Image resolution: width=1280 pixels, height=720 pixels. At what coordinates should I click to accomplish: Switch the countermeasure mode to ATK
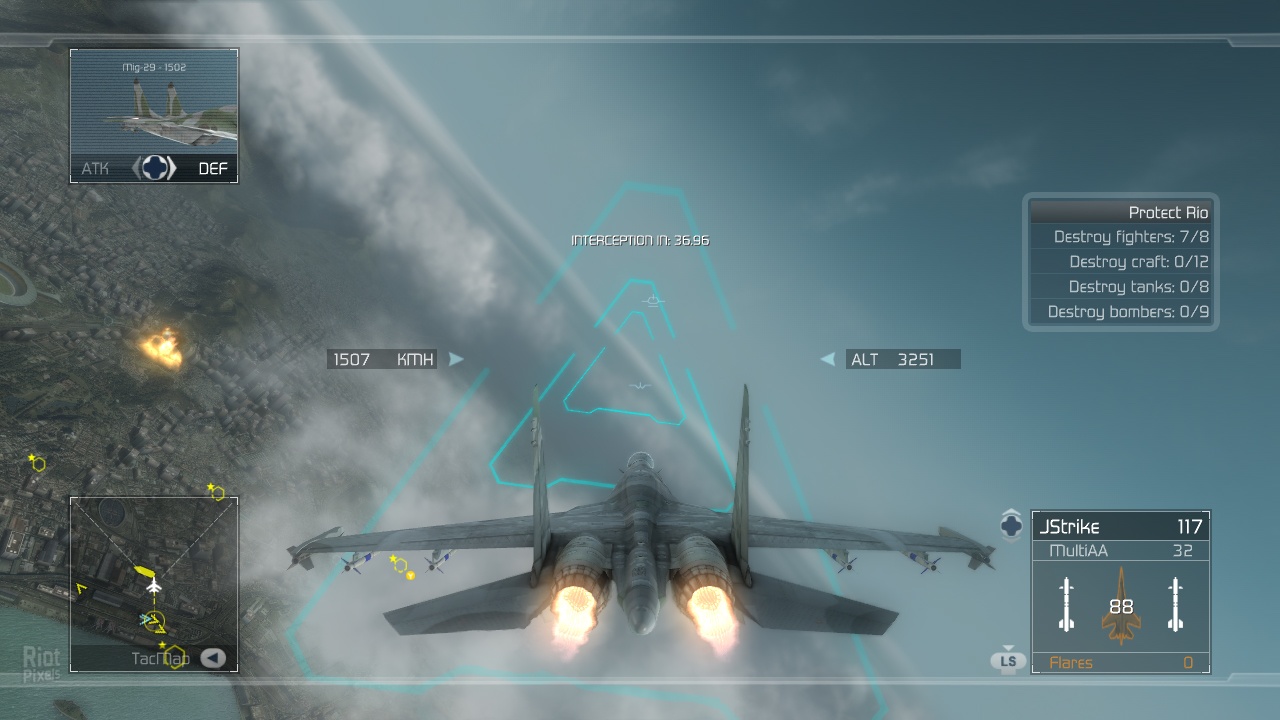(95, 168)
